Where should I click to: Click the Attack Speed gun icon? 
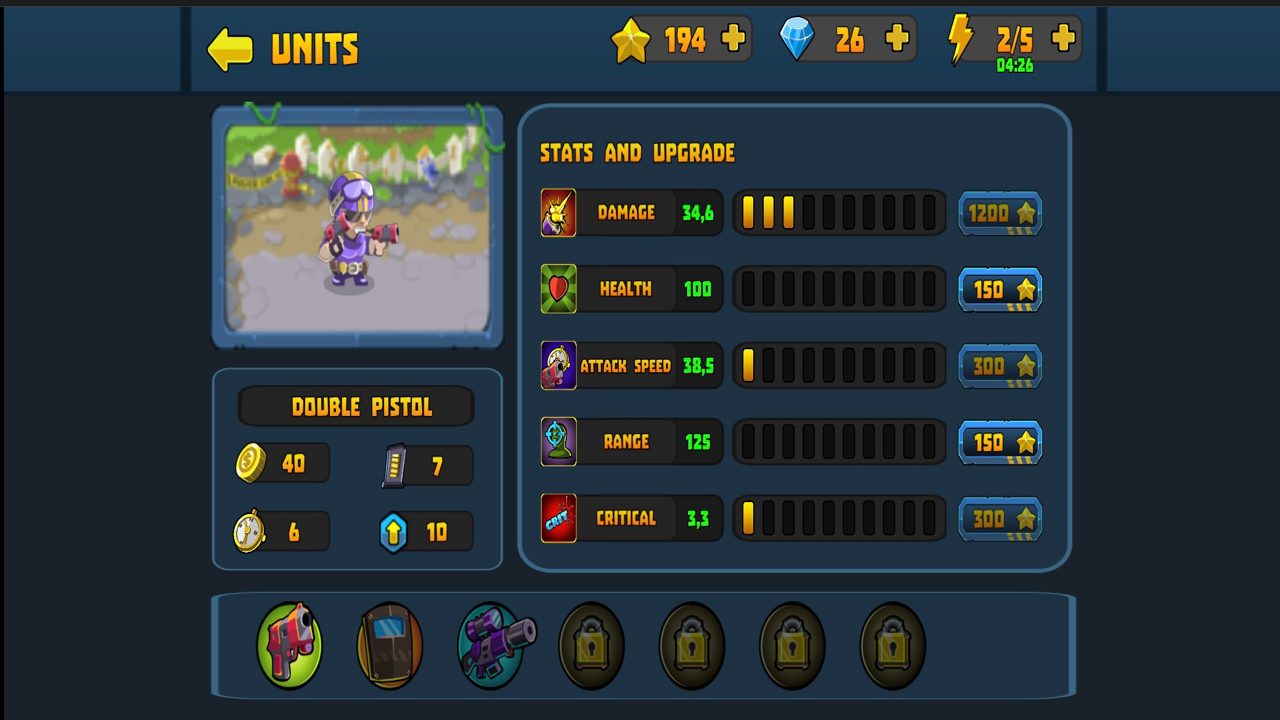[x=558, y=365]
